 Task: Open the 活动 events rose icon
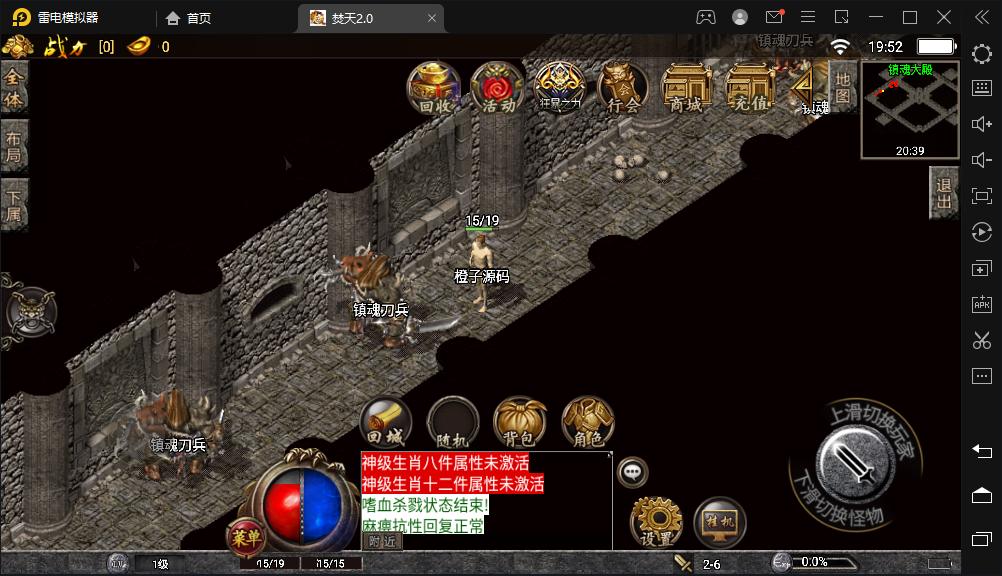497,87
